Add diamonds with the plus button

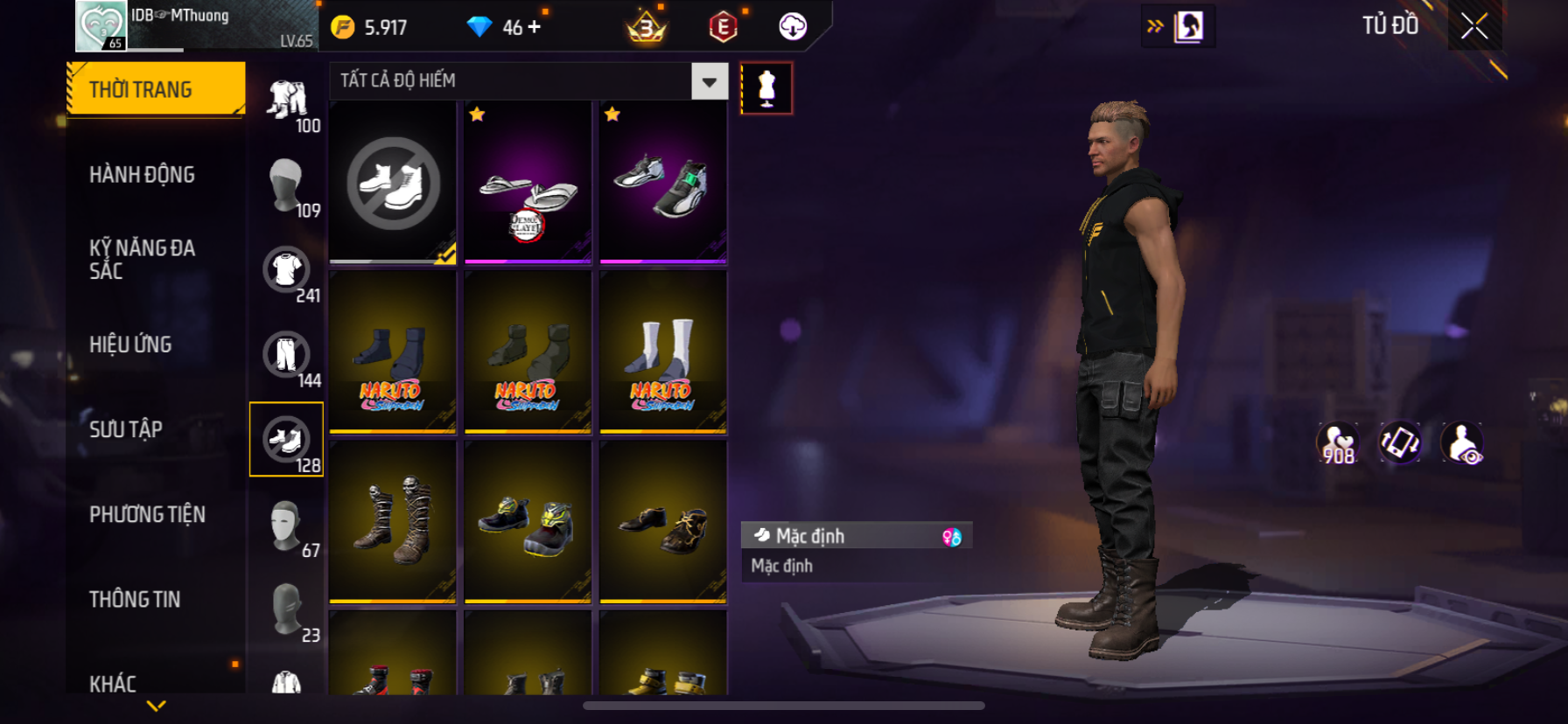(534, 27)
